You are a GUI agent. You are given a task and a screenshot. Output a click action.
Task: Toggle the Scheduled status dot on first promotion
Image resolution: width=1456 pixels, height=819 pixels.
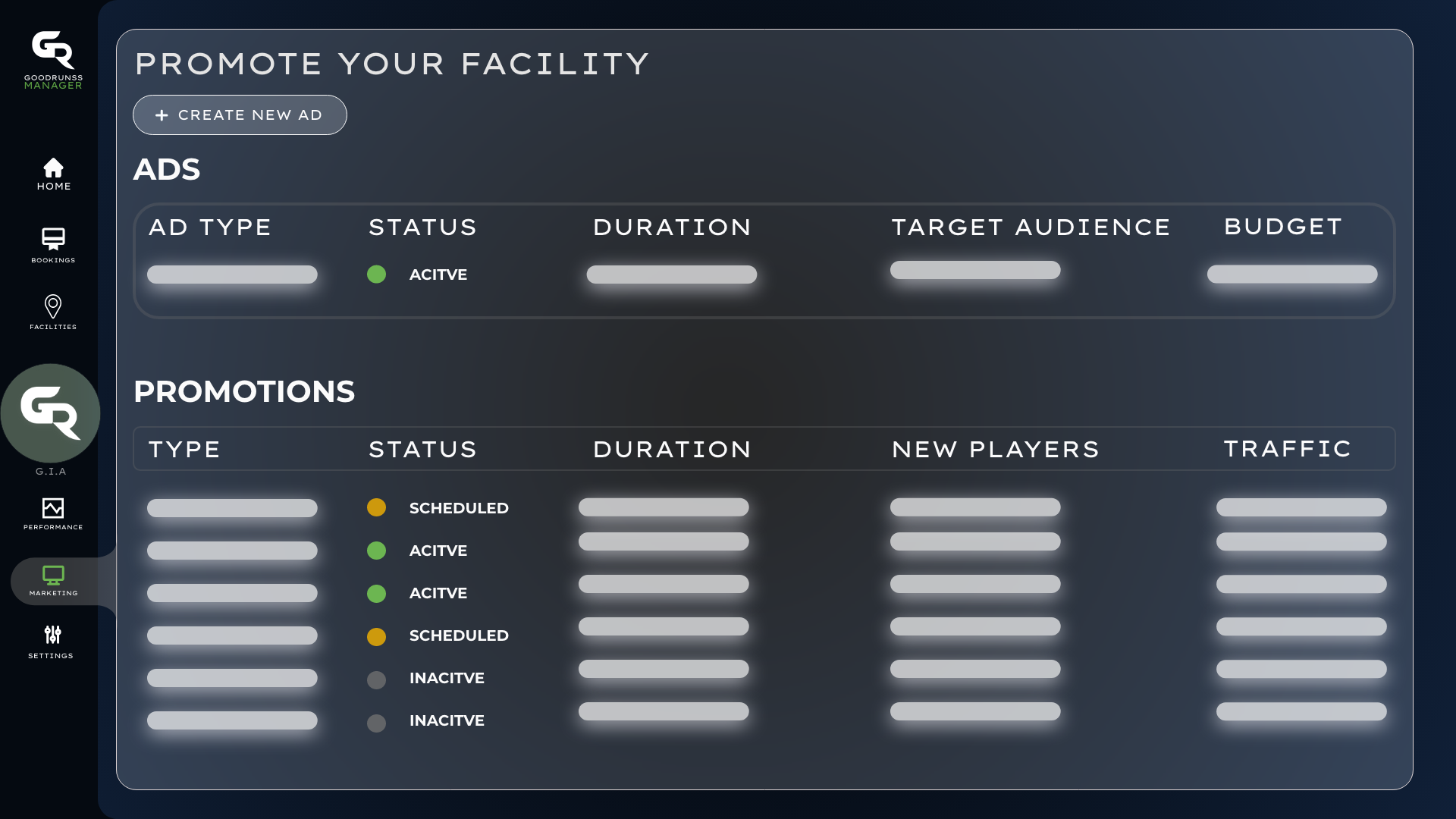(377, 508)
